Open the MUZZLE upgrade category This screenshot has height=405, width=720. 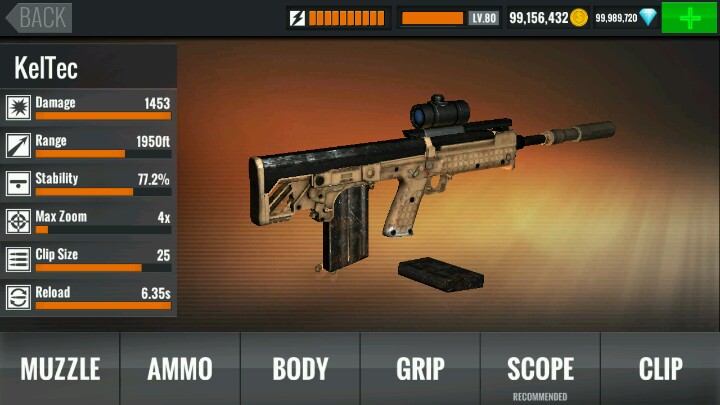click(x=60, y=368)
